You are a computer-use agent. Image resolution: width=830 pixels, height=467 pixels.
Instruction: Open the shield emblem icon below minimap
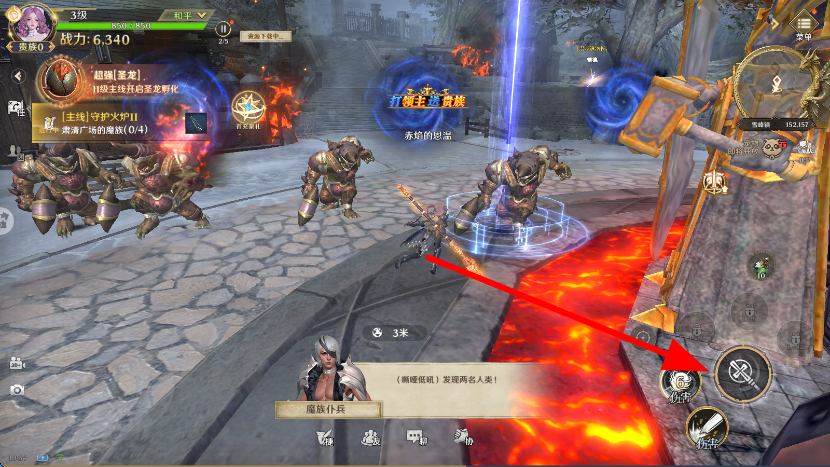[x=715, y=182]
